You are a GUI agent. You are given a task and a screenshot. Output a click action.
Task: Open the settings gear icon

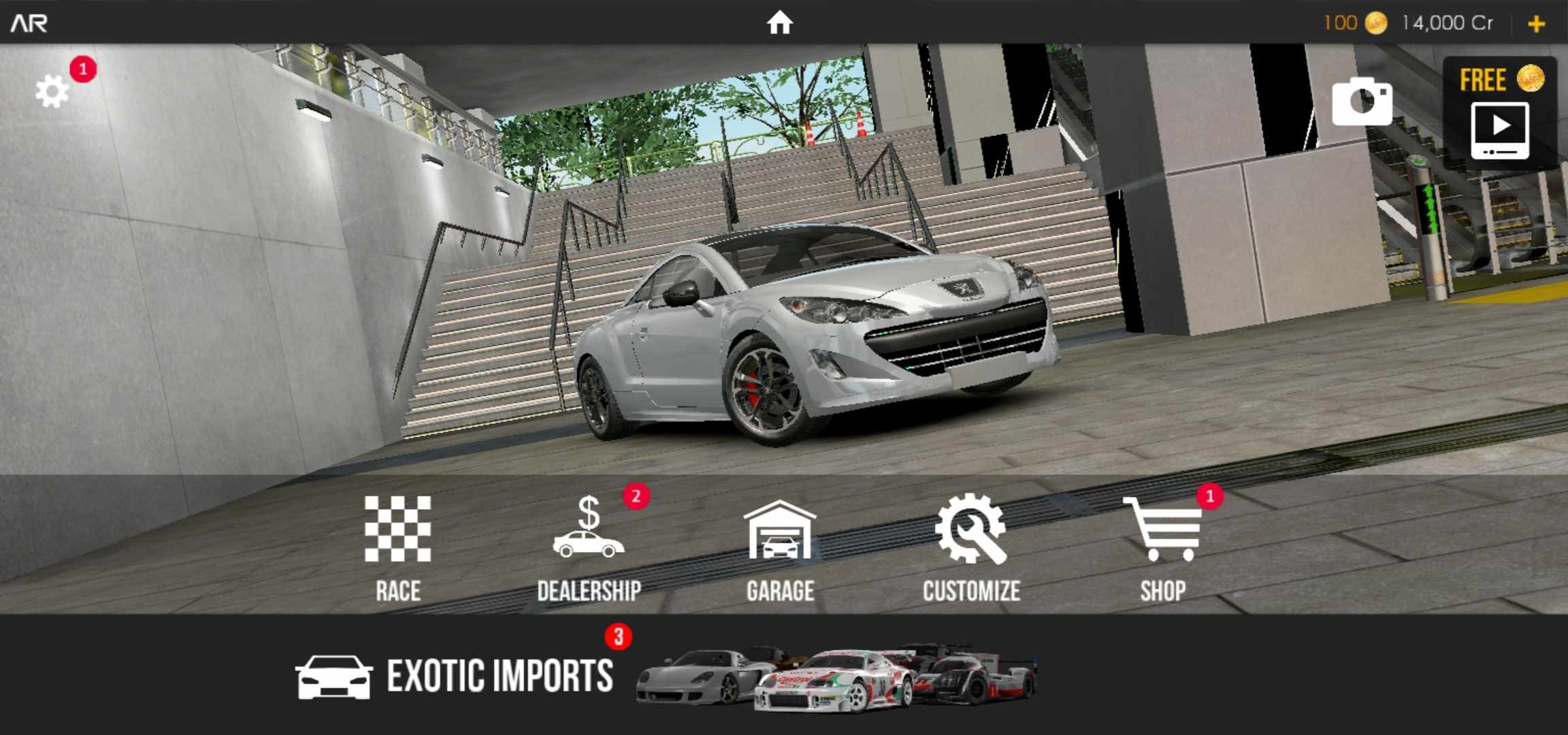[52, 91]
